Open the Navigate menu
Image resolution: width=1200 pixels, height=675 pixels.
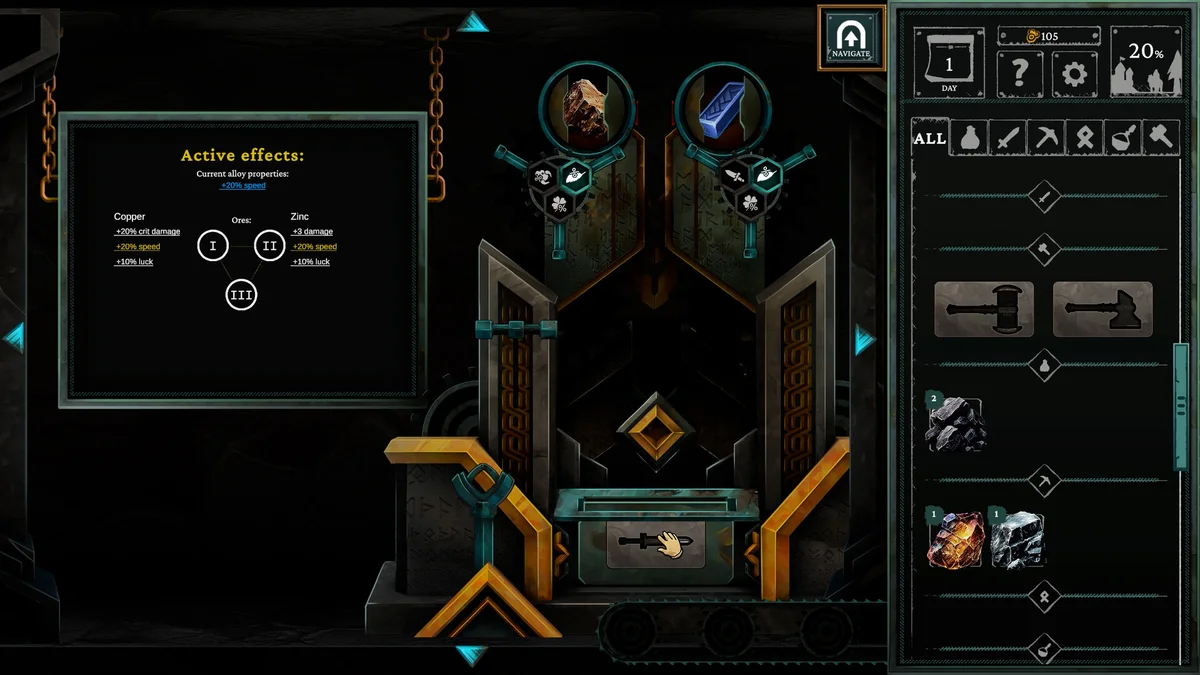[x=851, y=38]
